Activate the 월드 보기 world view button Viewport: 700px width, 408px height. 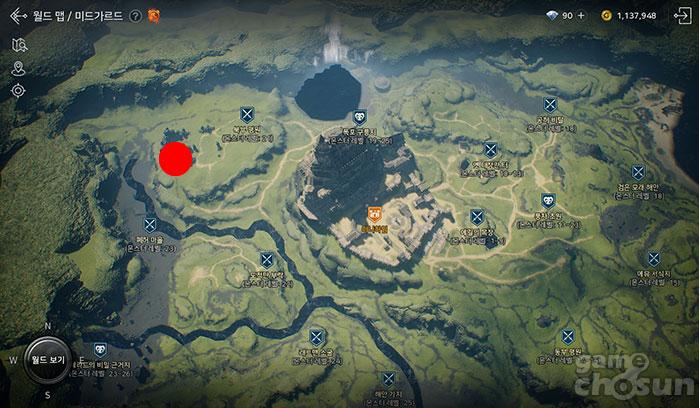point(47,360)
